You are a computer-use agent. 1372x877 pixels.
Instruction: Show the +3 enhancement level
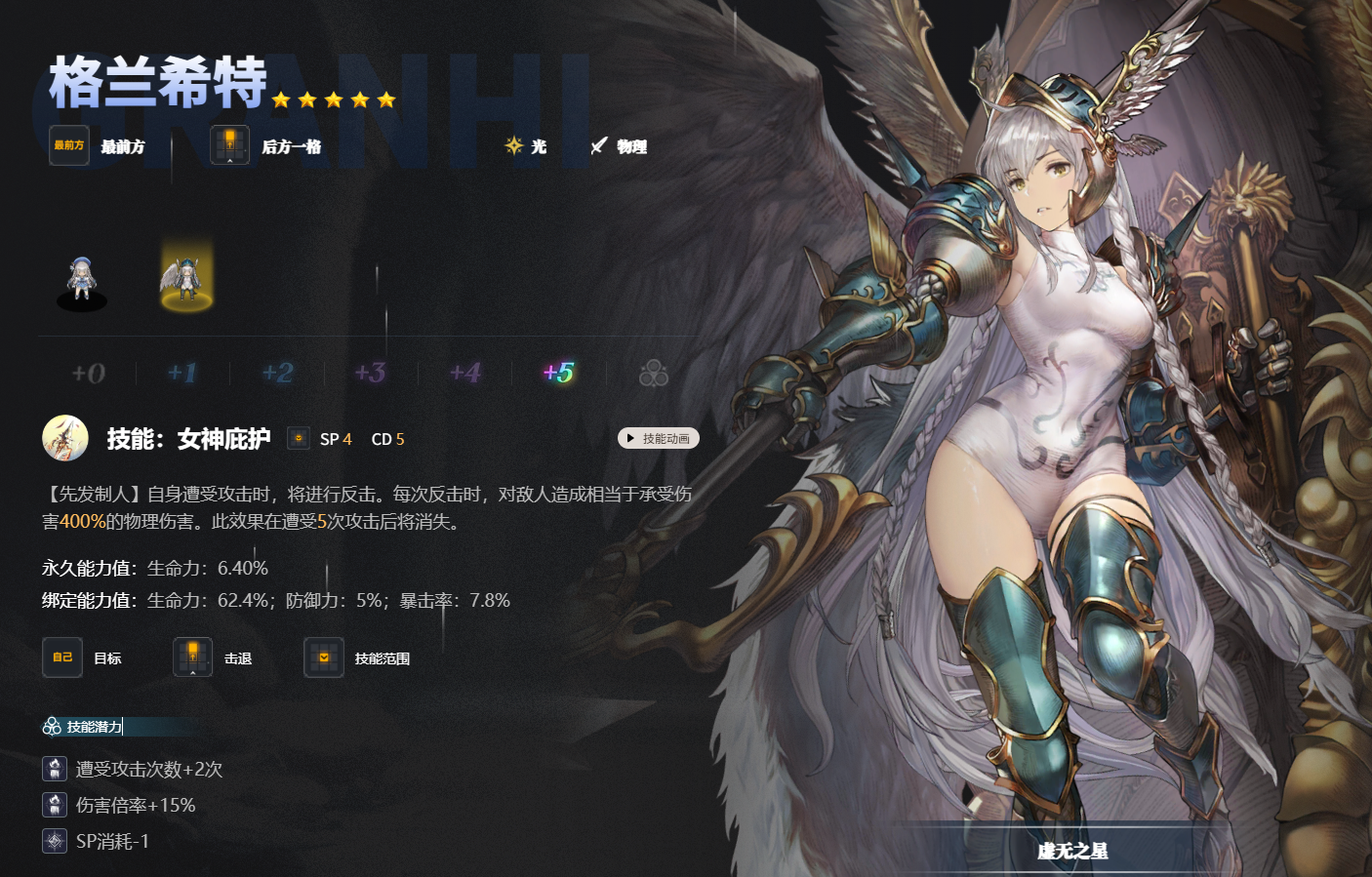[371, 373]
